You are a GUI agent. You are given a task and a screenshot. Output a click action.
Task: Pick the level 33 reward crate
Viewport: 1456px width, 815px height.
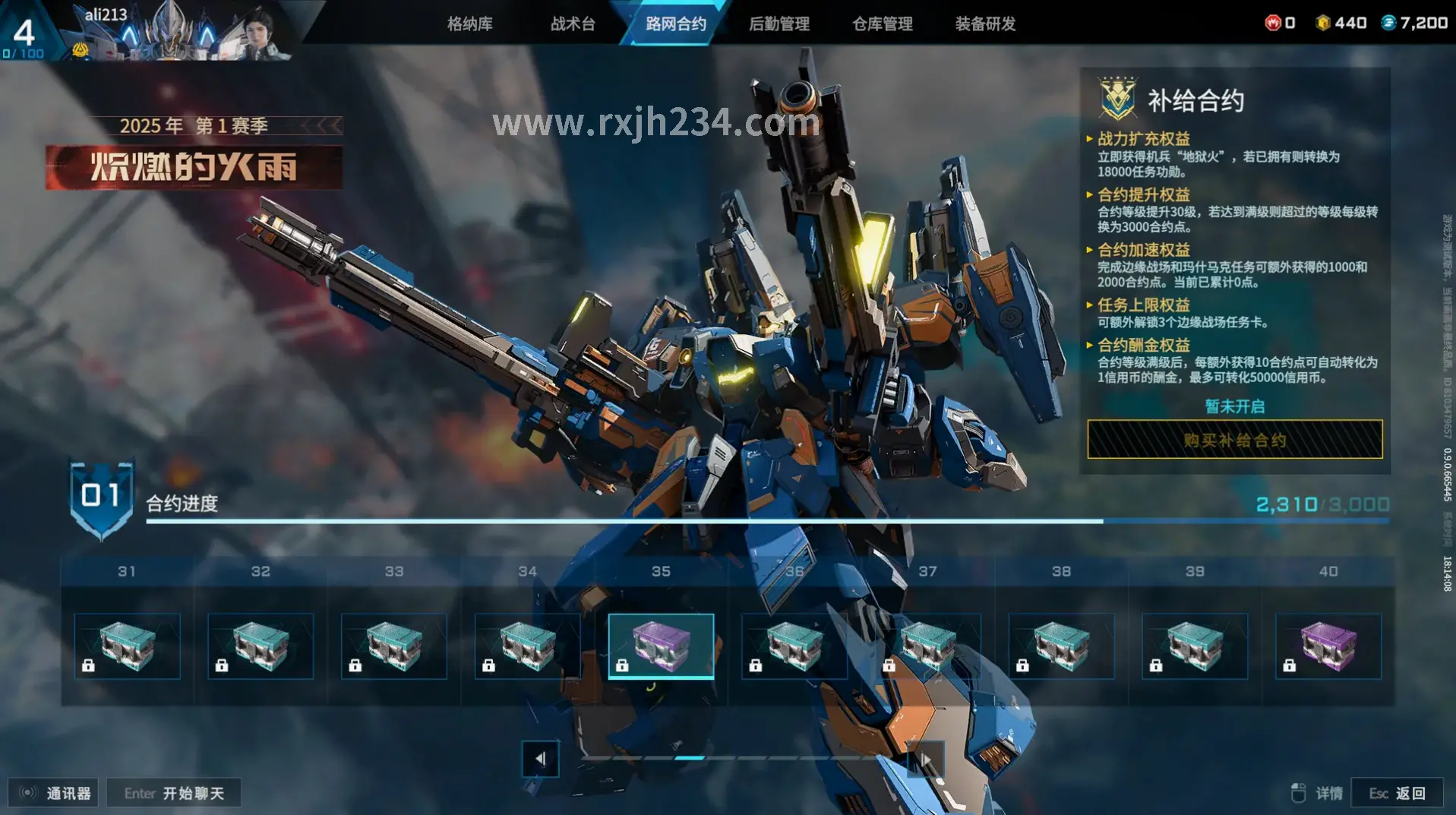[393, 646]
